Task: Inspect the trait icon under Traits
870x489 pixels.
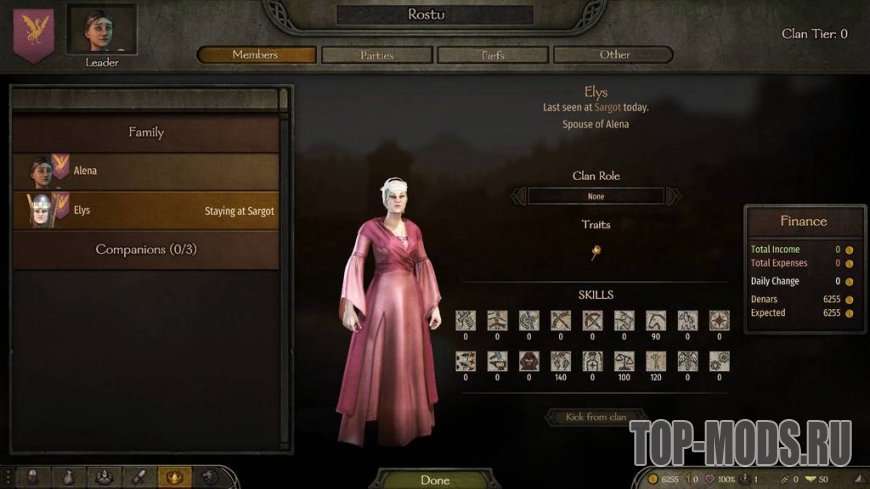Action: coord(596,251)
